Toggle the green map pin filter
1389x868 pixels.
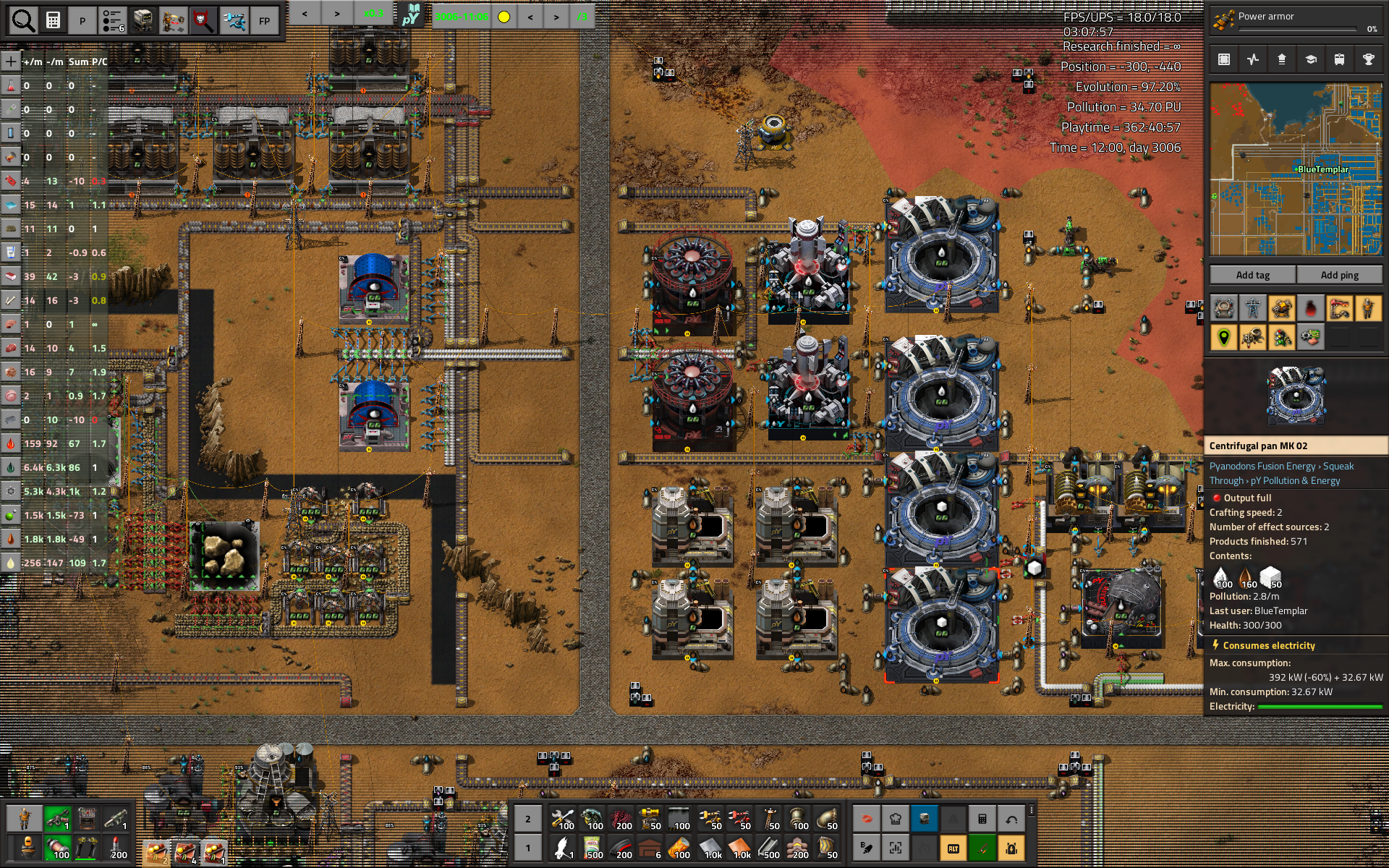pos(1224,337)
